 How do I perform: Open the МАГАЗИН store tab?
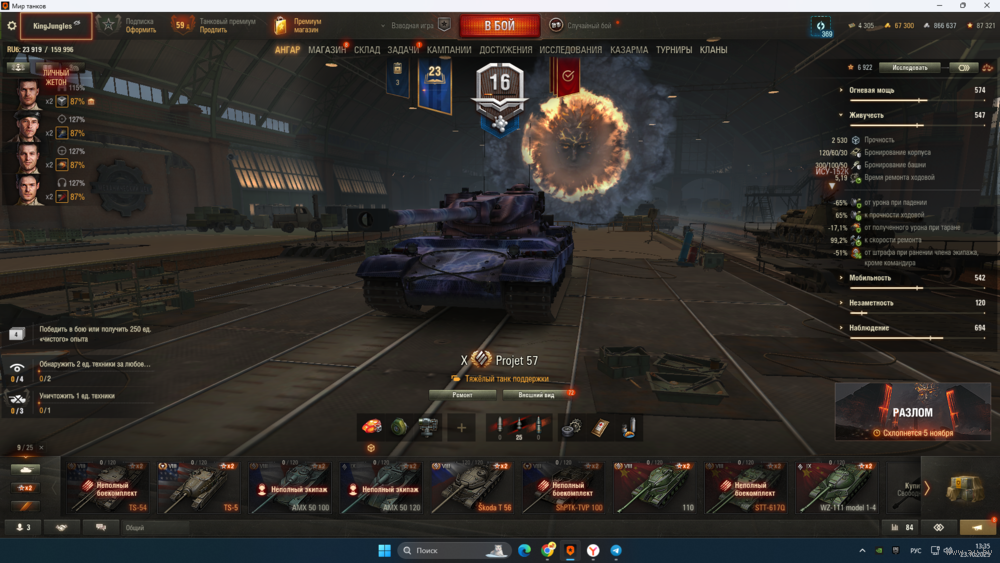tap(327, 50)
